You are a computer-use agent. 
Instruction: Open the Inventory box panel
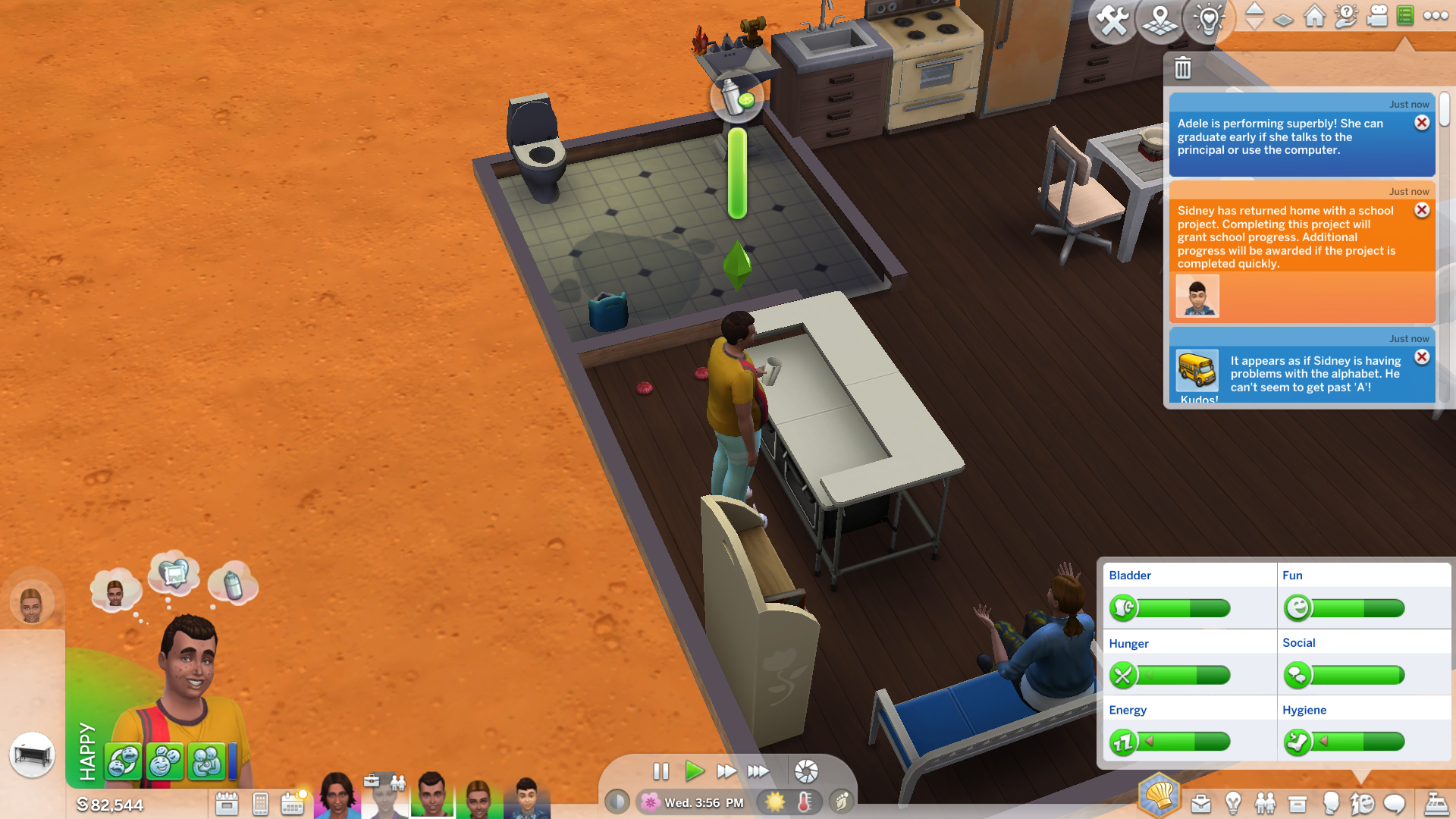click(1298, 803)
